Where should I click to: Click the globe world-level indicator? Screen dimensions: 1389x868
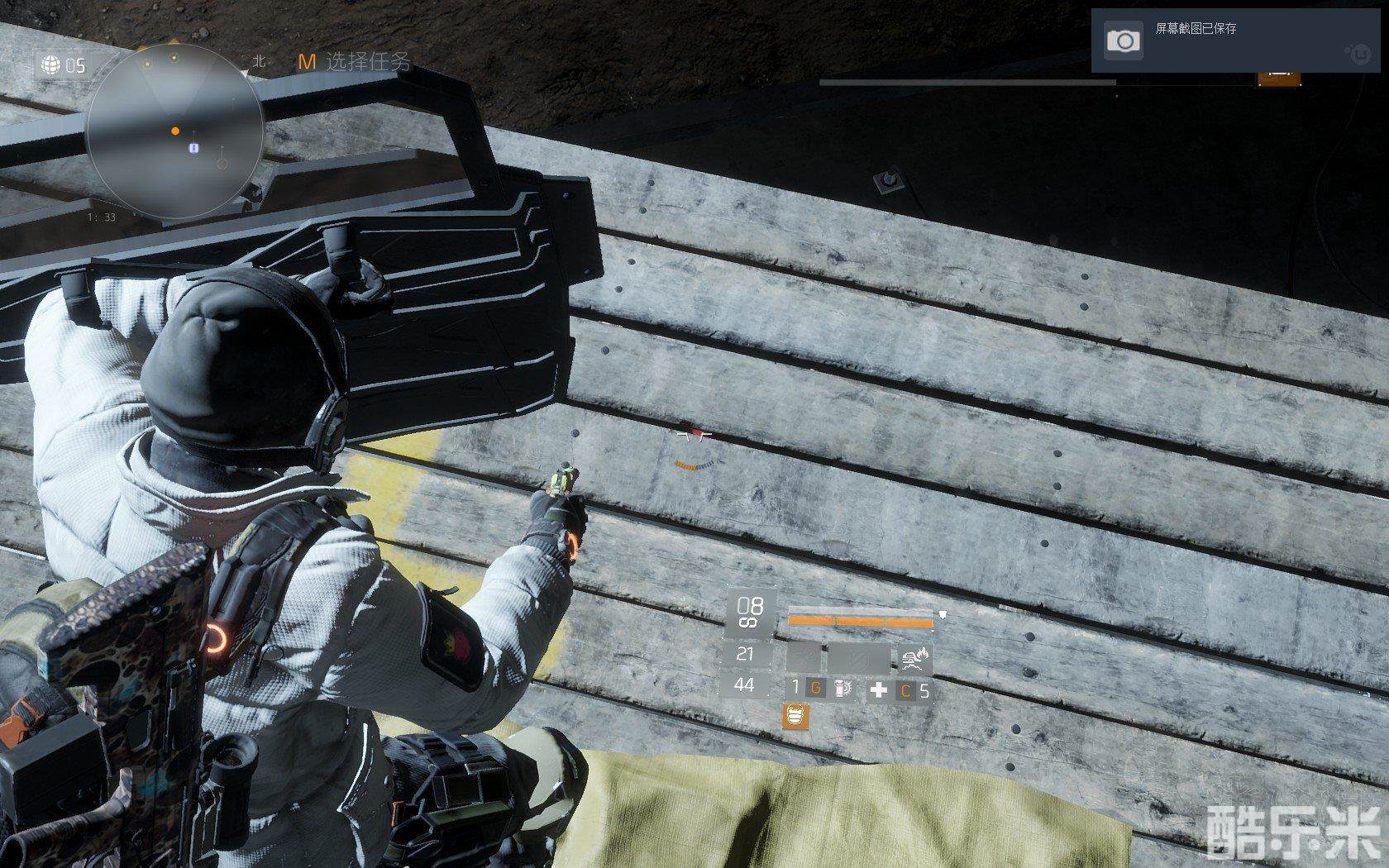pyautogui.click(x=51, y=64)
